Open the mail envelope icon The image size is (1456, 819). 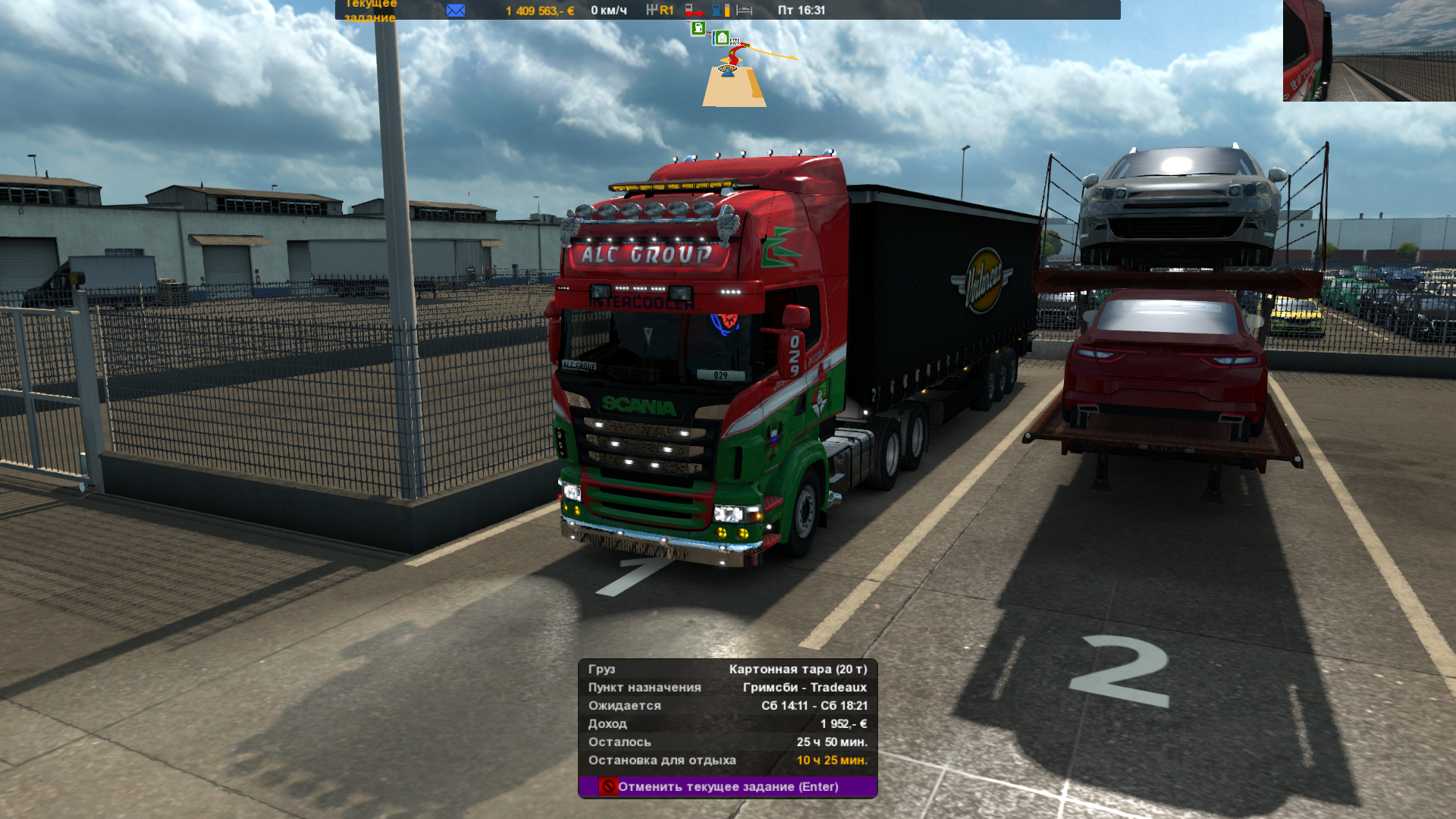click(x=456, y=10)
